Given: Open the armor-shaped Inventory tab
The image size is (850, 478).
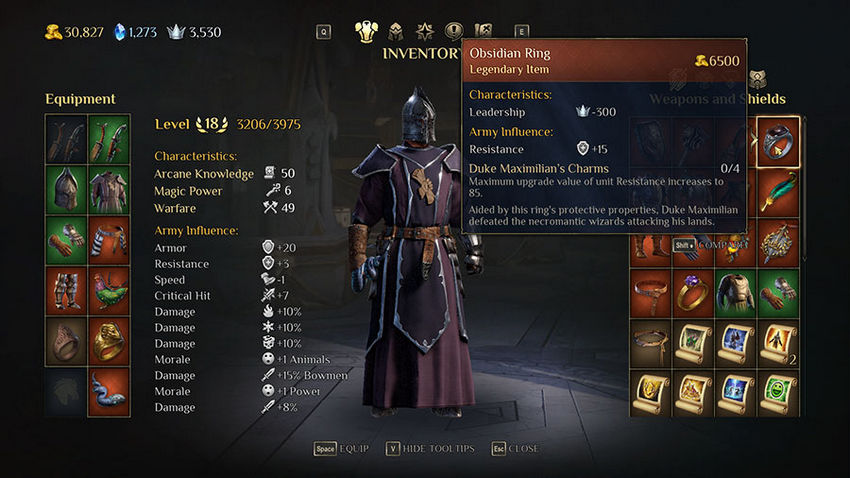Looking at the screenshot, I should pyautogui.click(x=367, y=31).
